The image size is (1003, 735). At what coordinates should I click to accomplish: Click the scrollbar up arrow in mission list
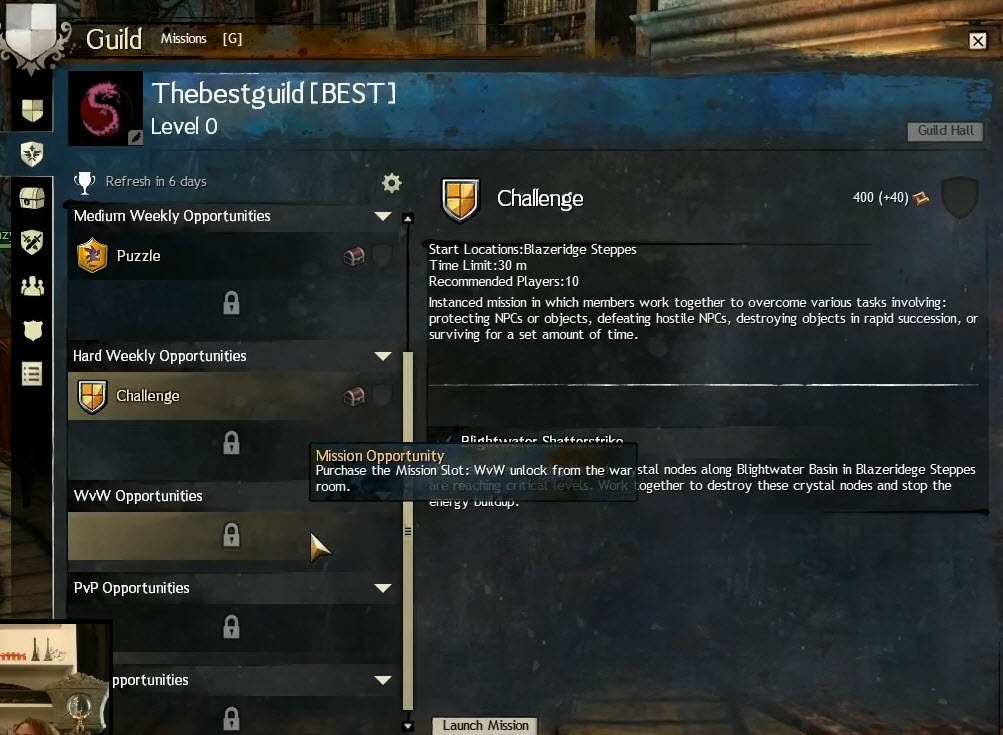pyautogui.click(x=407, y=218)
